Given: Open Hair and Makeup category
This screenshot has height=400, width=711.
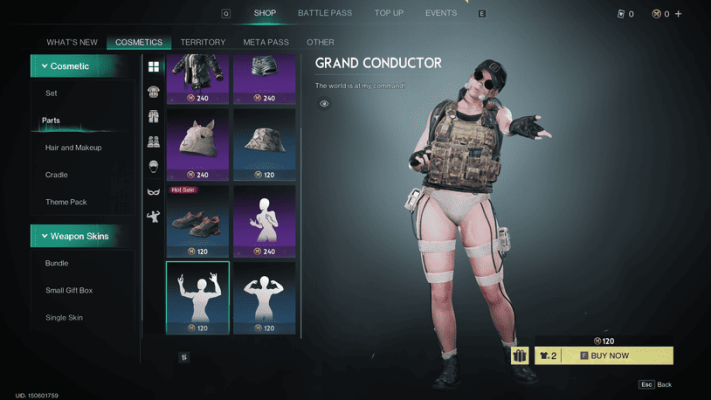Looking at the screenshot, I should coord(73,147).
